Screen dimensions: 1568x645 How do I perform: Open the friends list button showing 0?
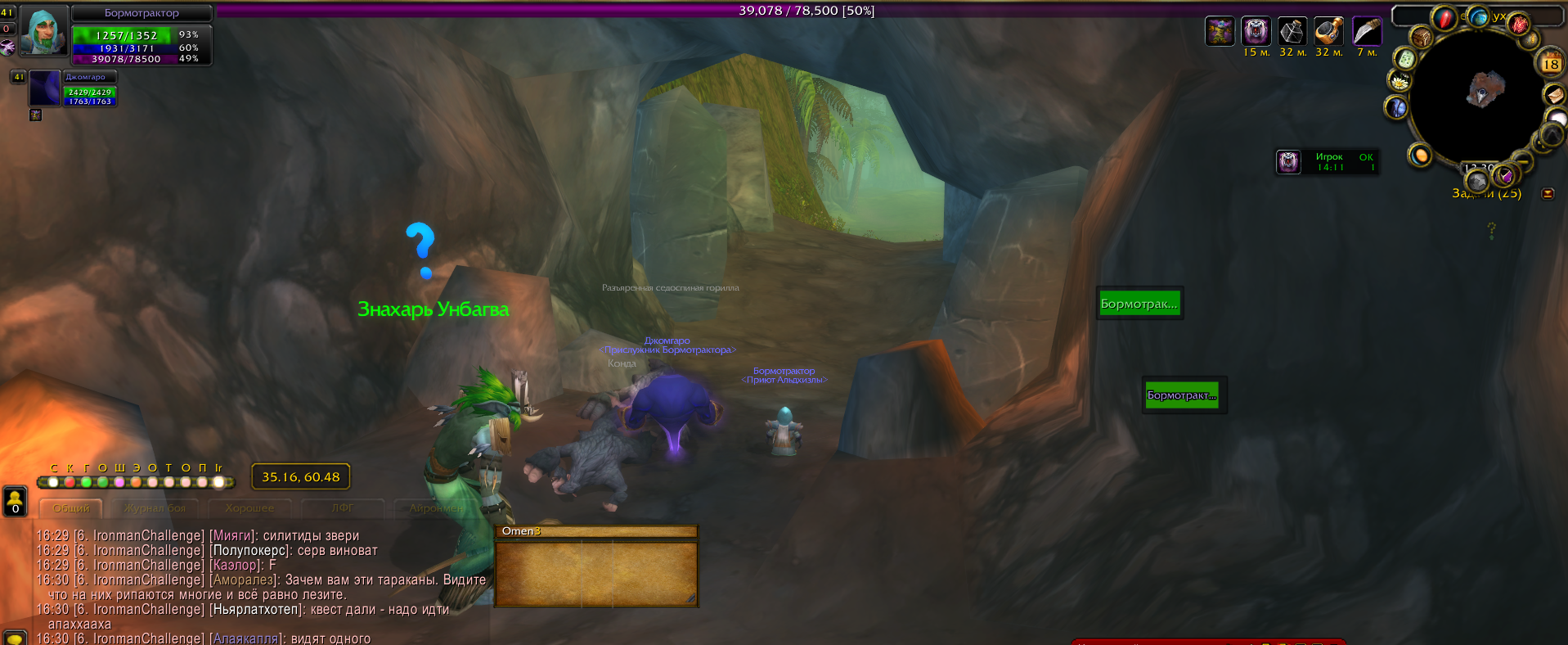pyautogui.click(x=15, y=501)
